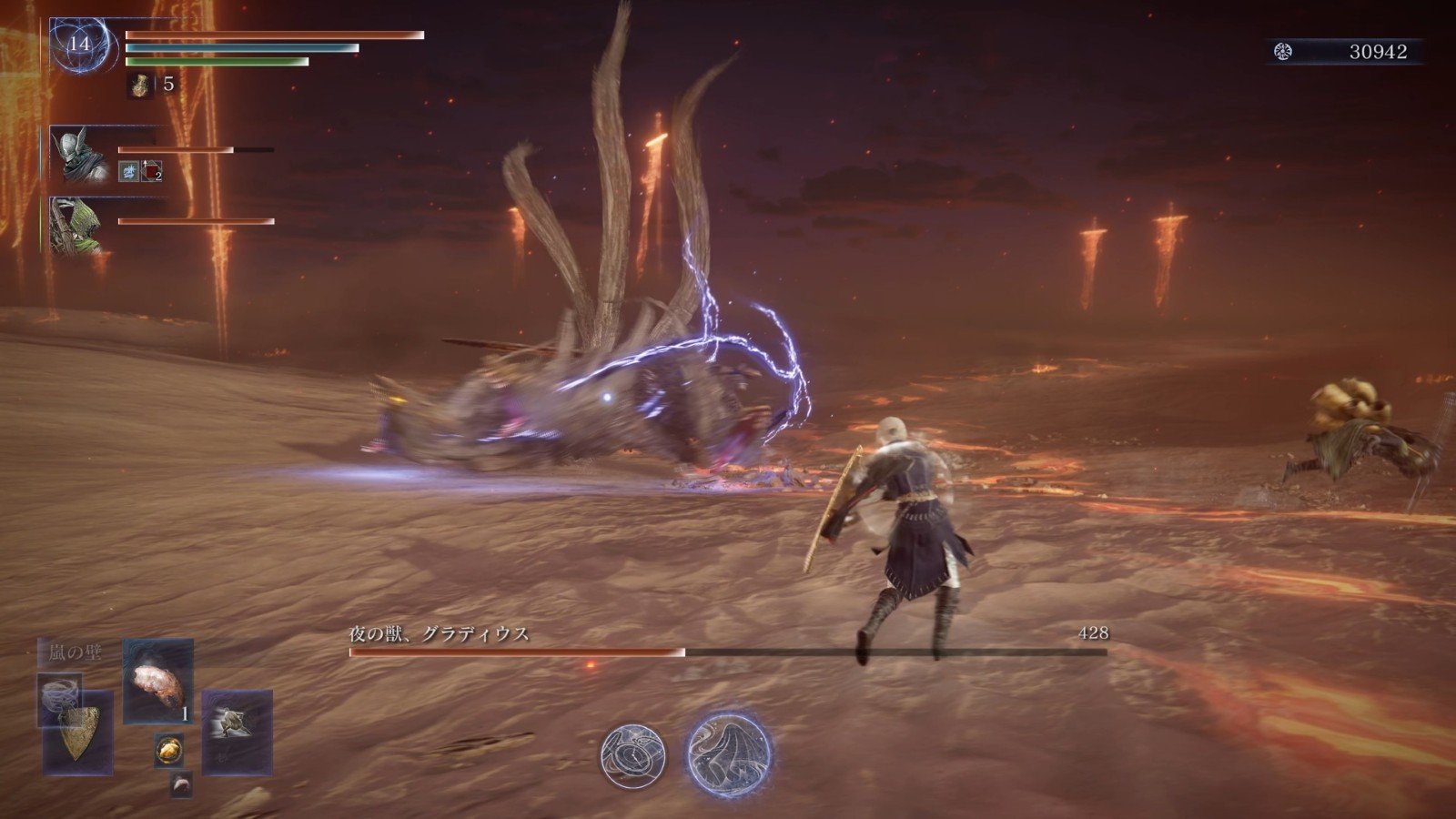Pick the small pale shard slot
This screenshot has width=1456, height=819.
click(181, 784)
